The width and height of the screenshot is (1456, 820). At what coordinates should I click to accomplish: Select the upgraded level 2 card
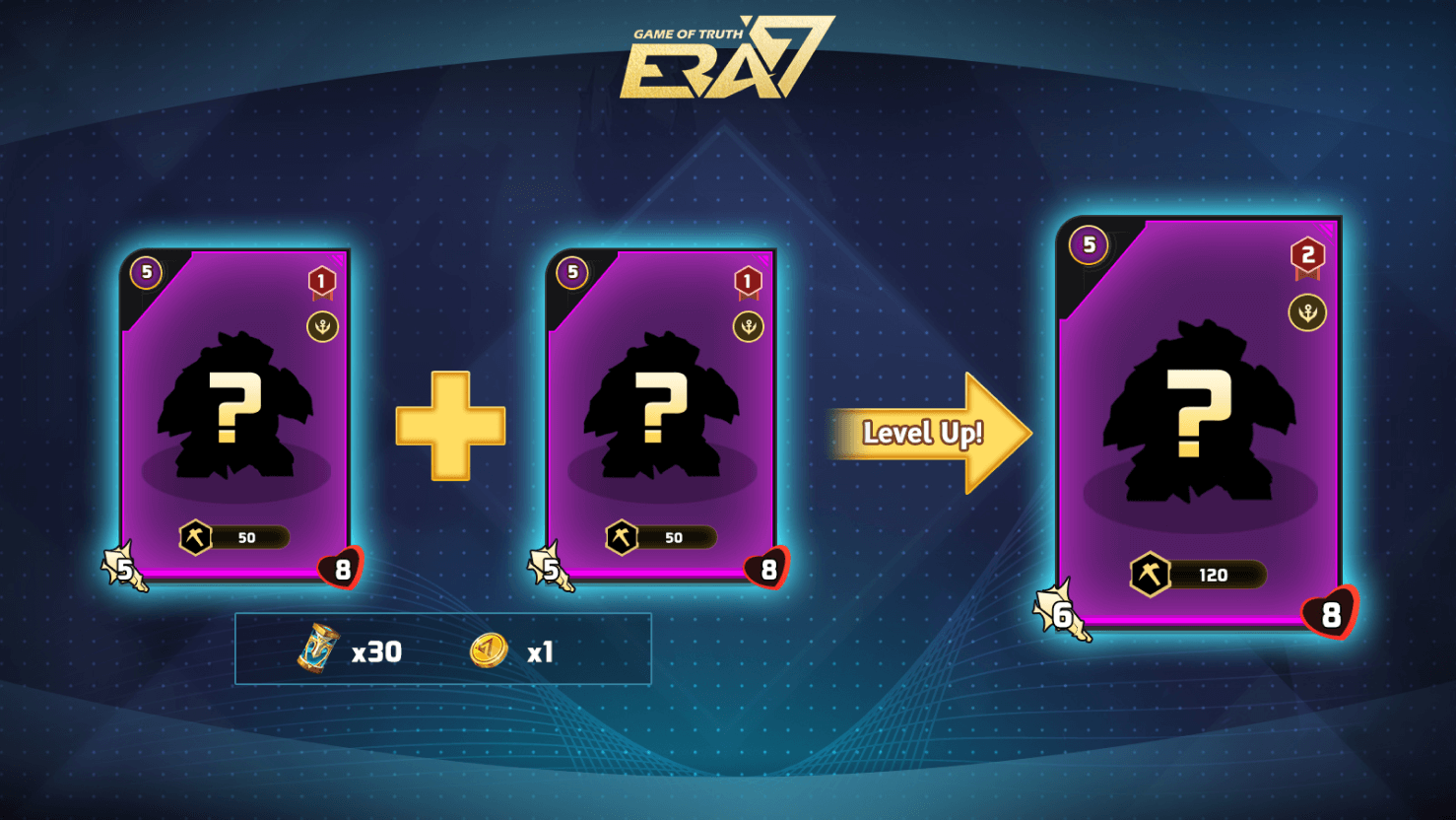point(1198,424)
